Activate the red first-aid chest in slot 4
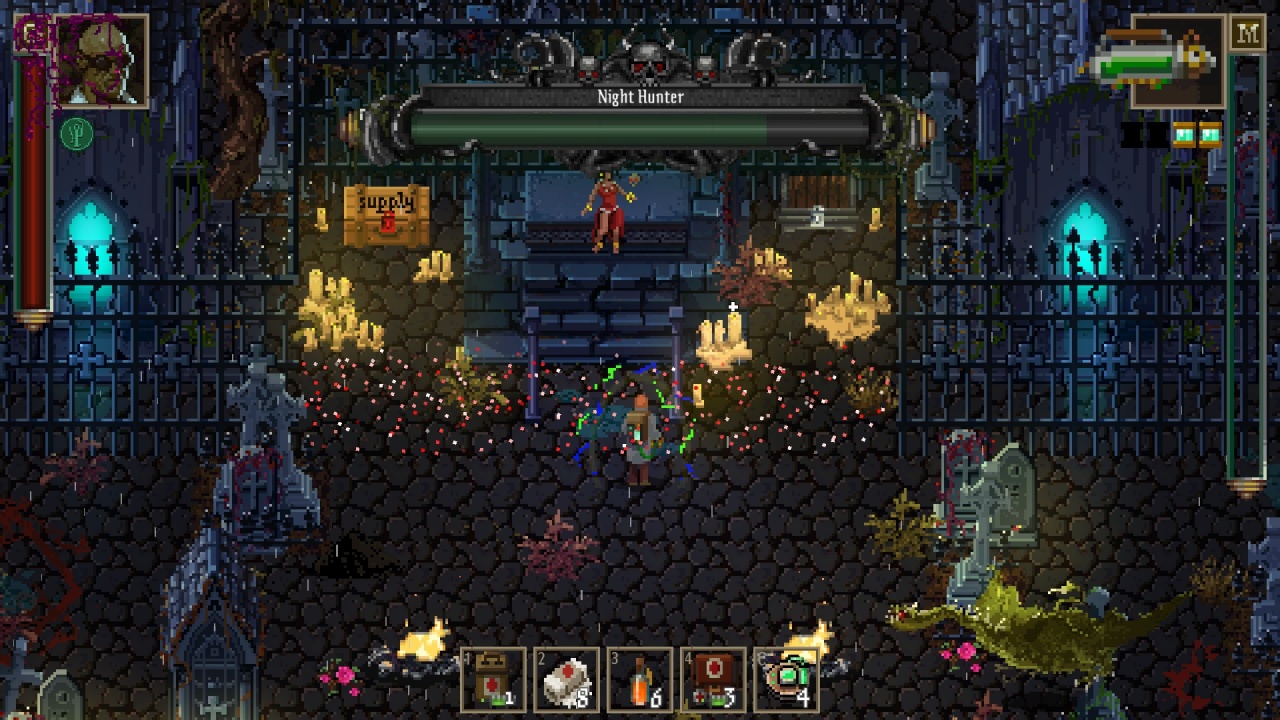Image resolution: width=1280 pixels, height=720 pixels. click(714, 680)
